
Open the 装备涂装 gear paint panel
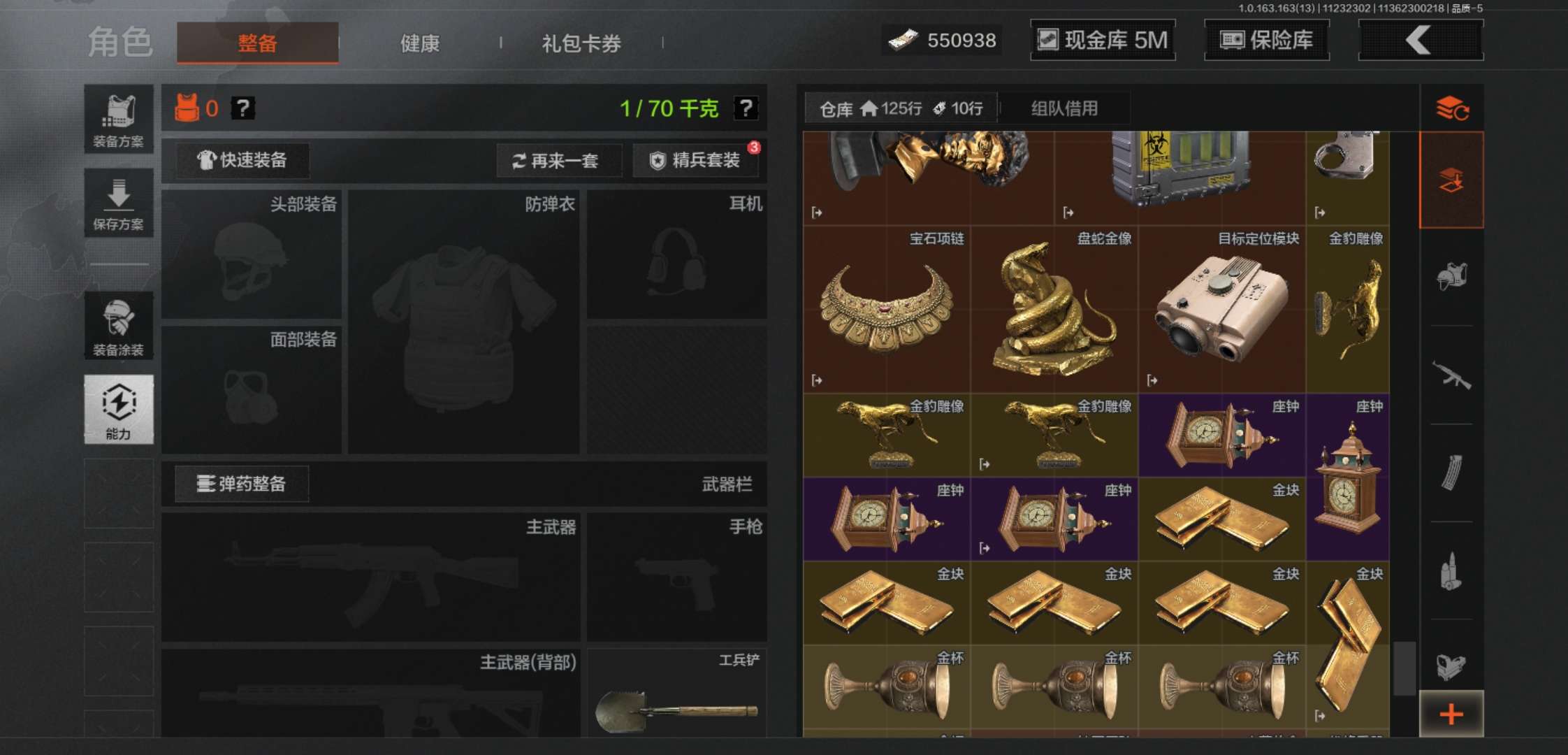[x=119, y=325]
